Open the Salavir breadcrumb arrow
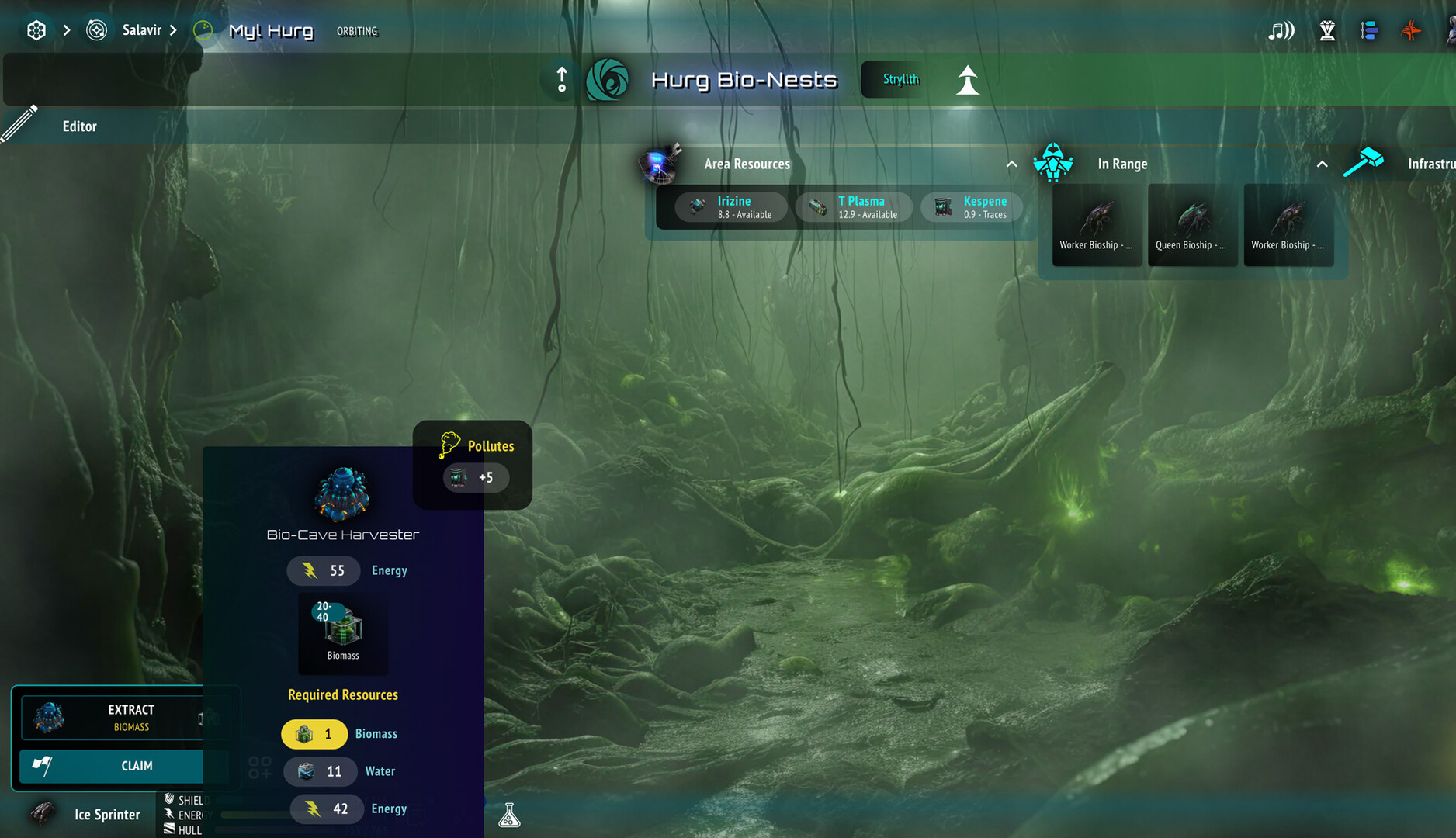 172,30
